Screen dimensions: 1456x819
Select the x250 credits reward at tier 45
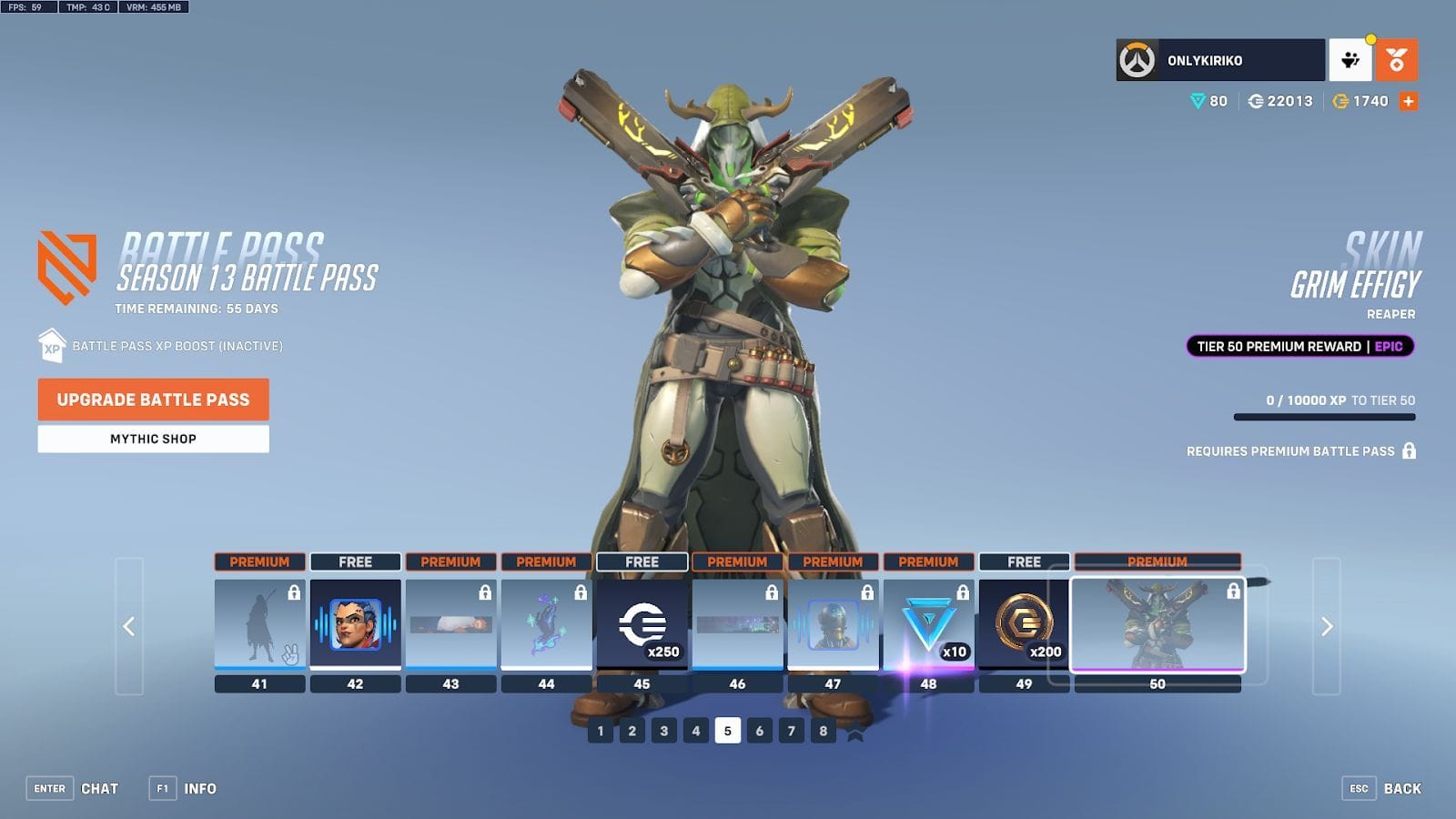[x=642, y=623]
